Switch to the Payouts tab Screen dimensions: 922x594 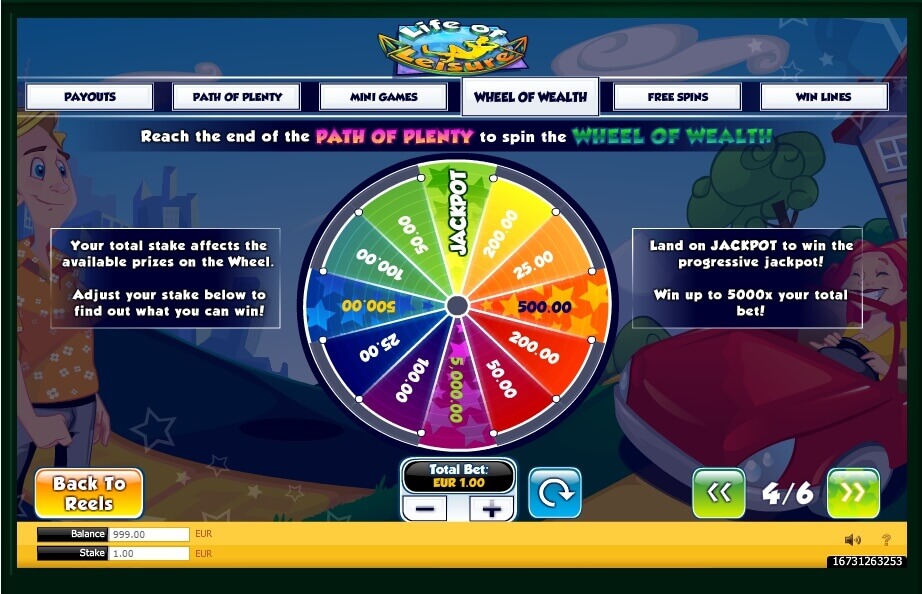tap(90, 97)
